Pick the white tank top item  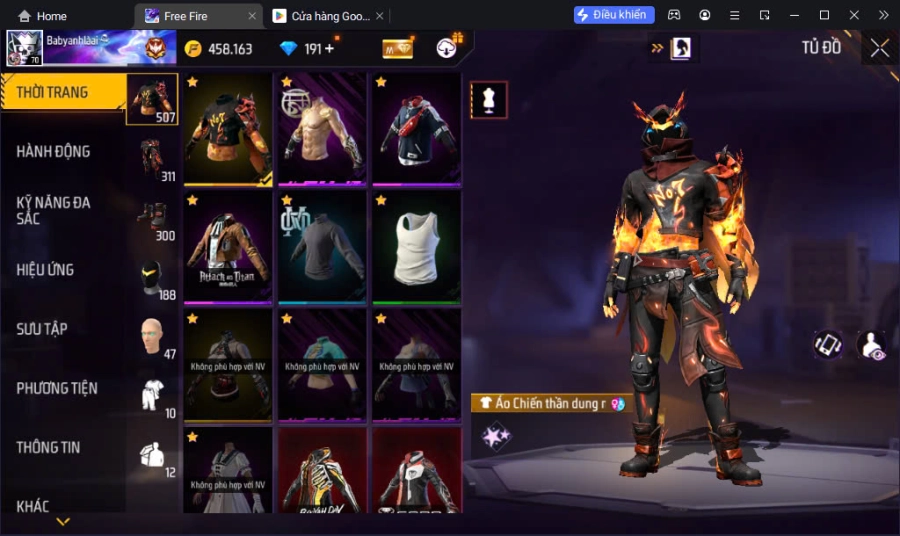click(x=416, y=246)
